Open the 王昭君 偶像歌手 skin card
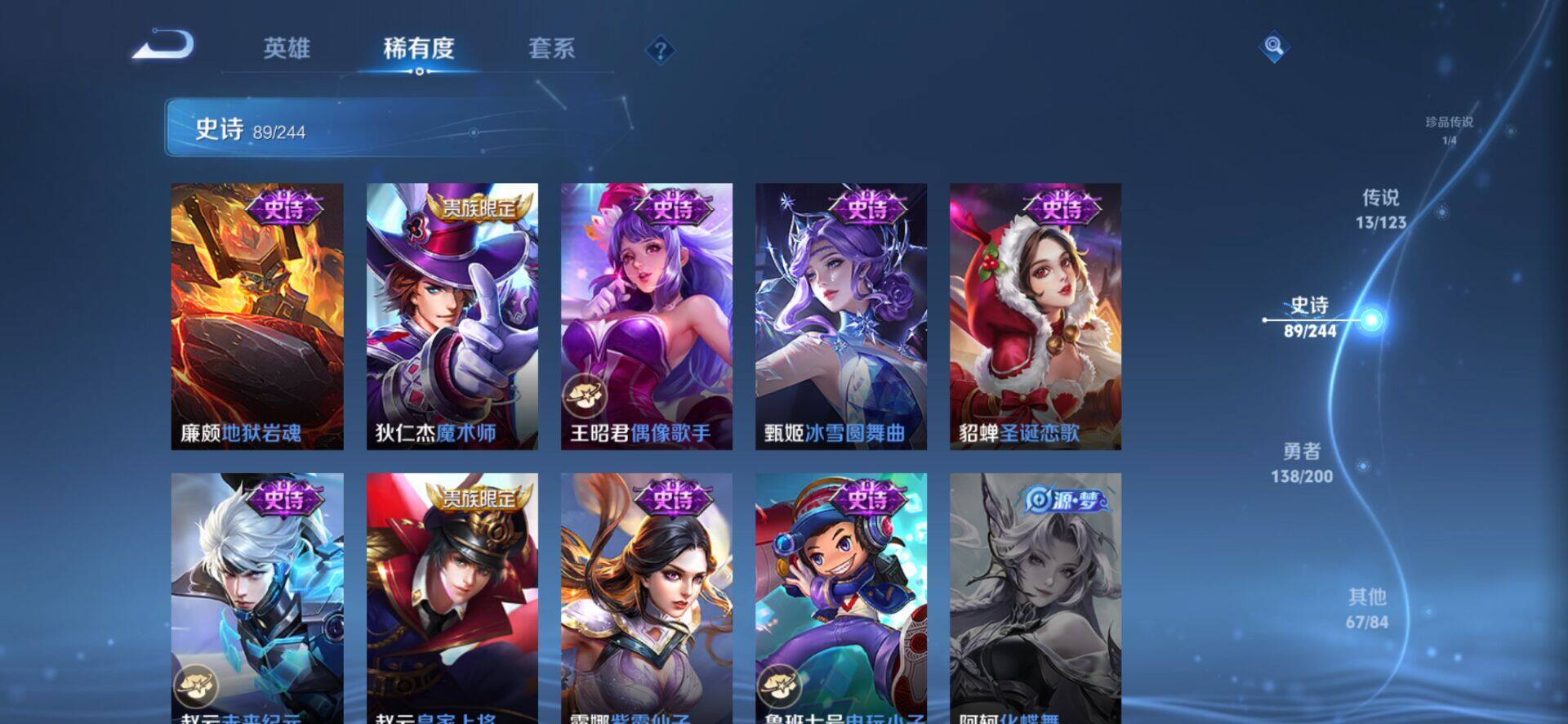This screenshot has height=724, width=1568. click(646, 316)
